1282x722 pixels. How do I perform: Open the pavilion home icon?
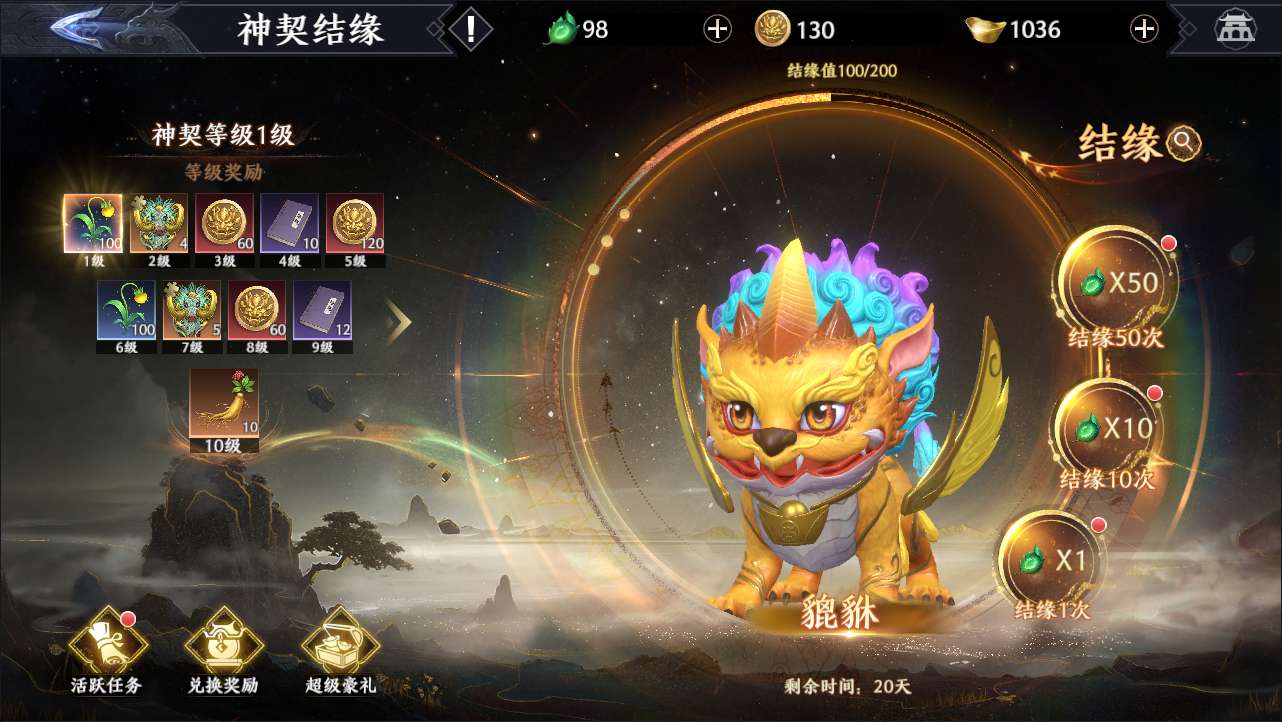tap(1235, 29)
